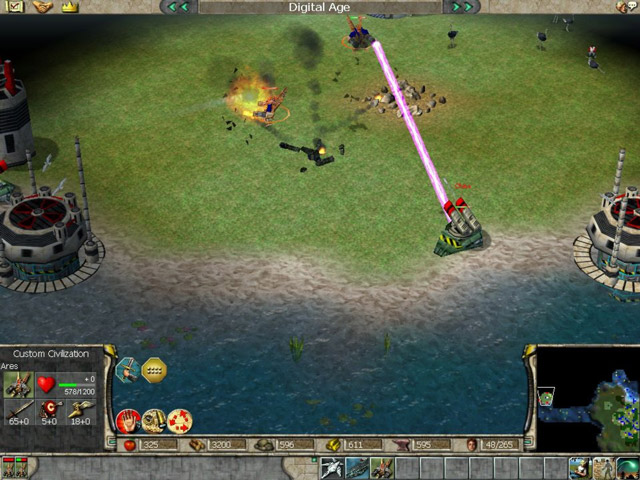The image size is (640, 480).
Task: Select the warship group button
Action: pyautogui.click(x=357, y=468)
